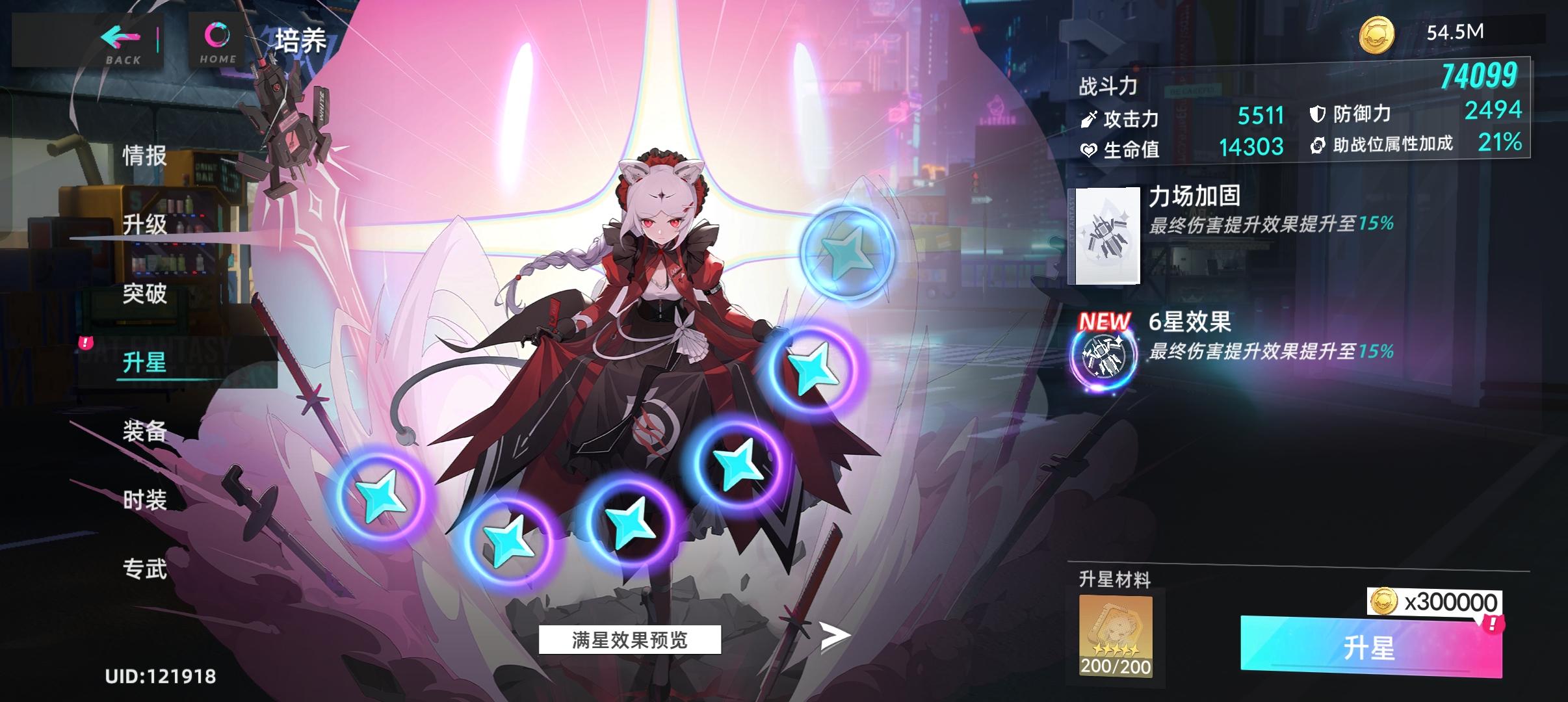Expand the next page arrow near 满星效果预览
1568x702 pixels.
point(841,639)
